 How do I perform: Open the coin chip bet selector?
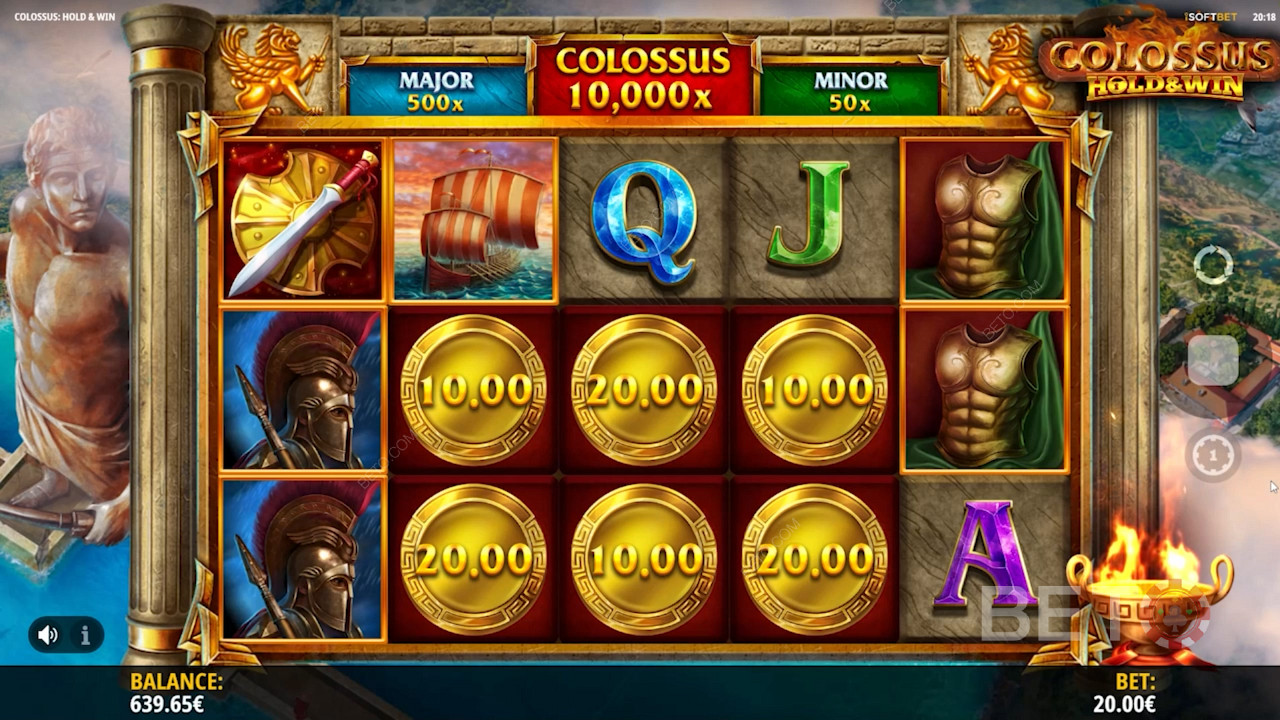tap(1213, 455)
